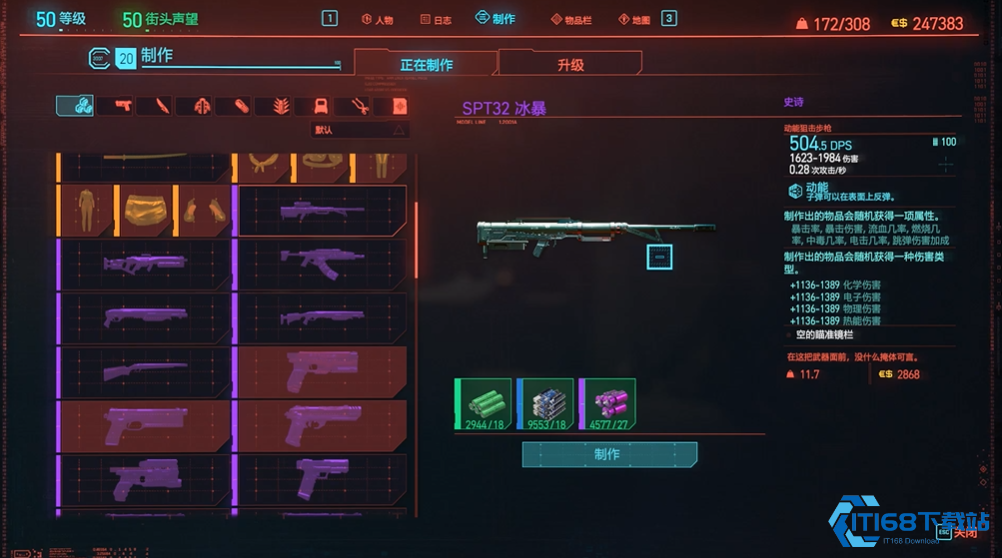The width and height of the screenshot is (1002, 558).
Task: Pick the golden shorts clothing recipe
Action: [x=145, y=210]
